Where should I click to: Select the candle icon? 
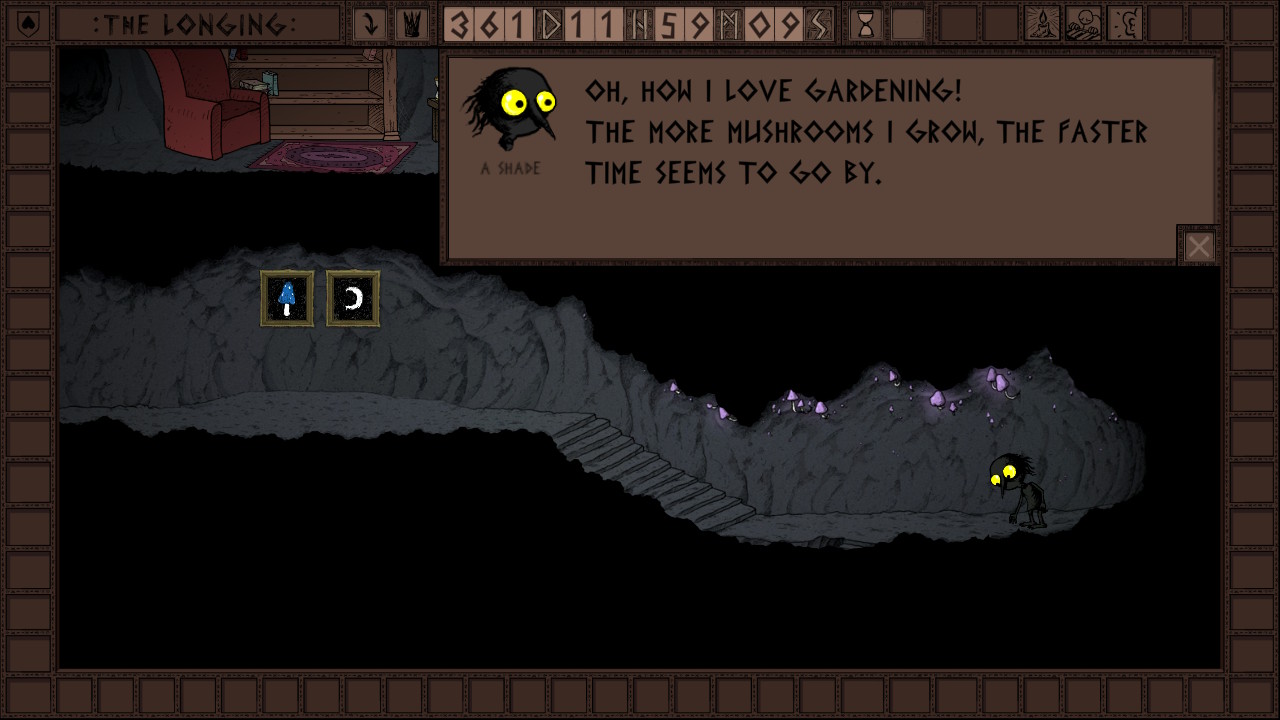1042,24
